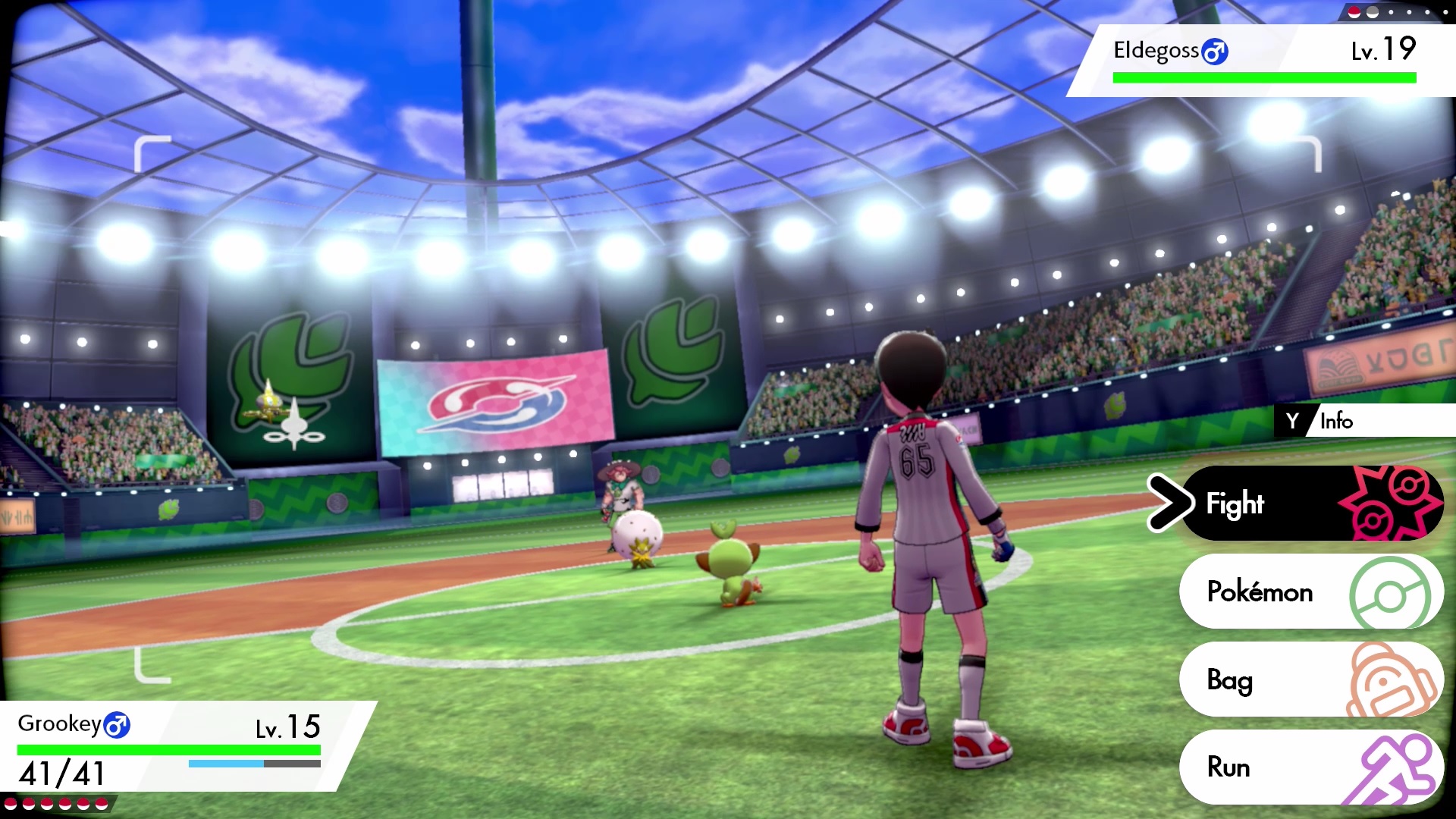This screenshot has width=1456, height=819.
Task: Select the first Poké Ball in the party tray
Action: tap(11, 803)
